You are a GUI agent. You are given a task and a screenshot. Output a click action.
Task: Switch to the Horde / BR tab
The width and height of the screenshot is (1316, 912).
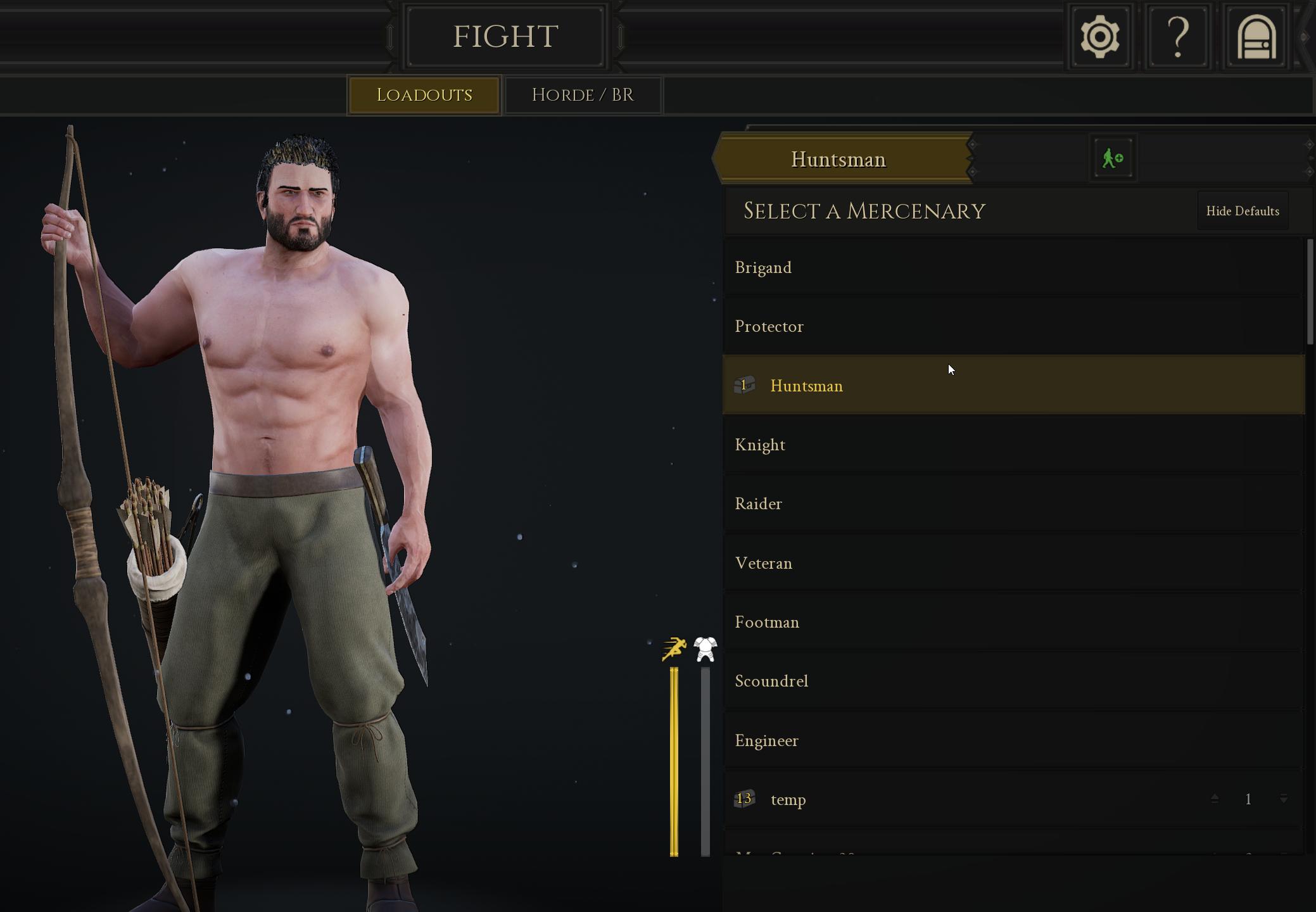tap(583, 95)
